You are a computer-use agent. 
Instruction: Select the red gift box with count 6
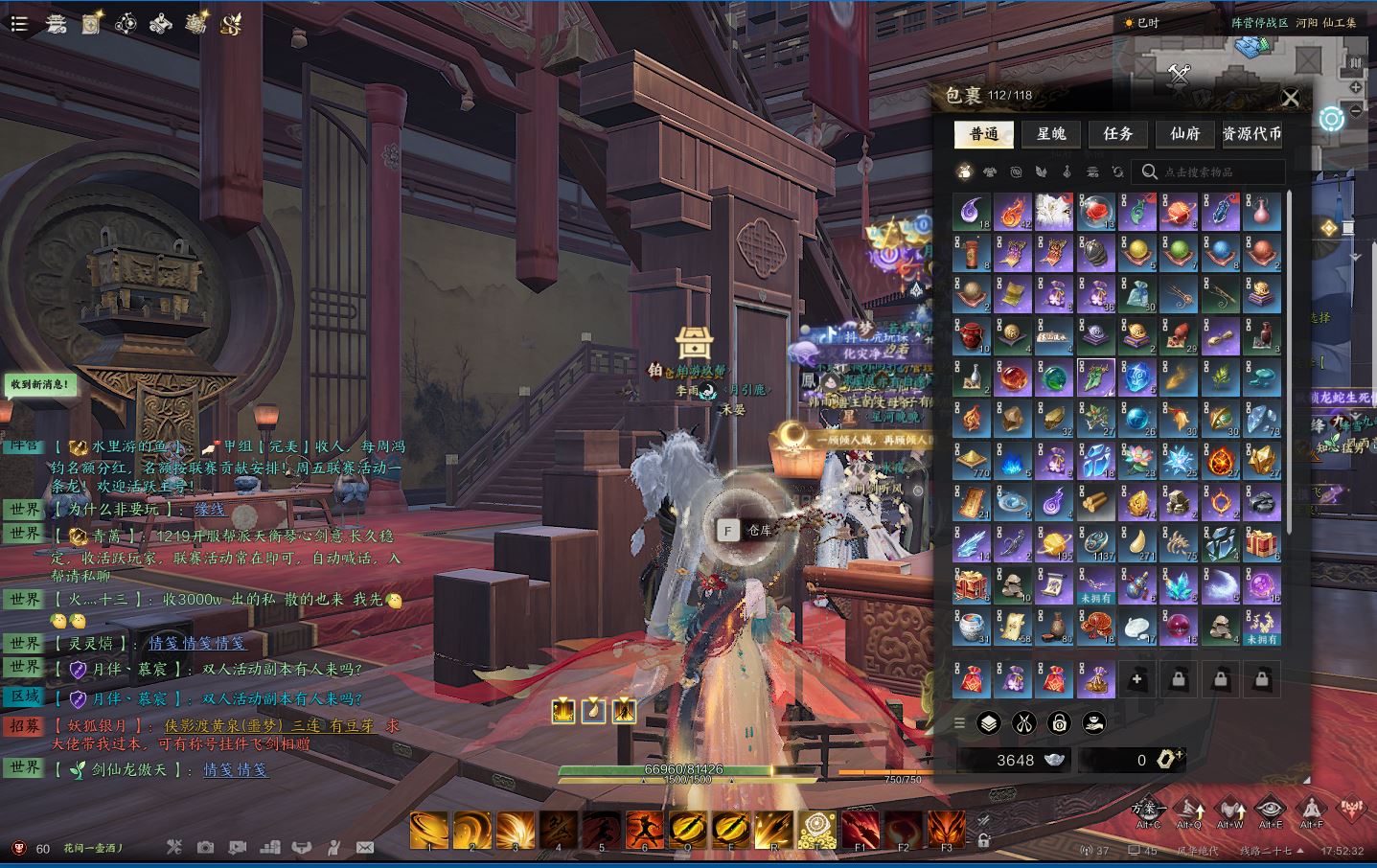coord(1262,544)
